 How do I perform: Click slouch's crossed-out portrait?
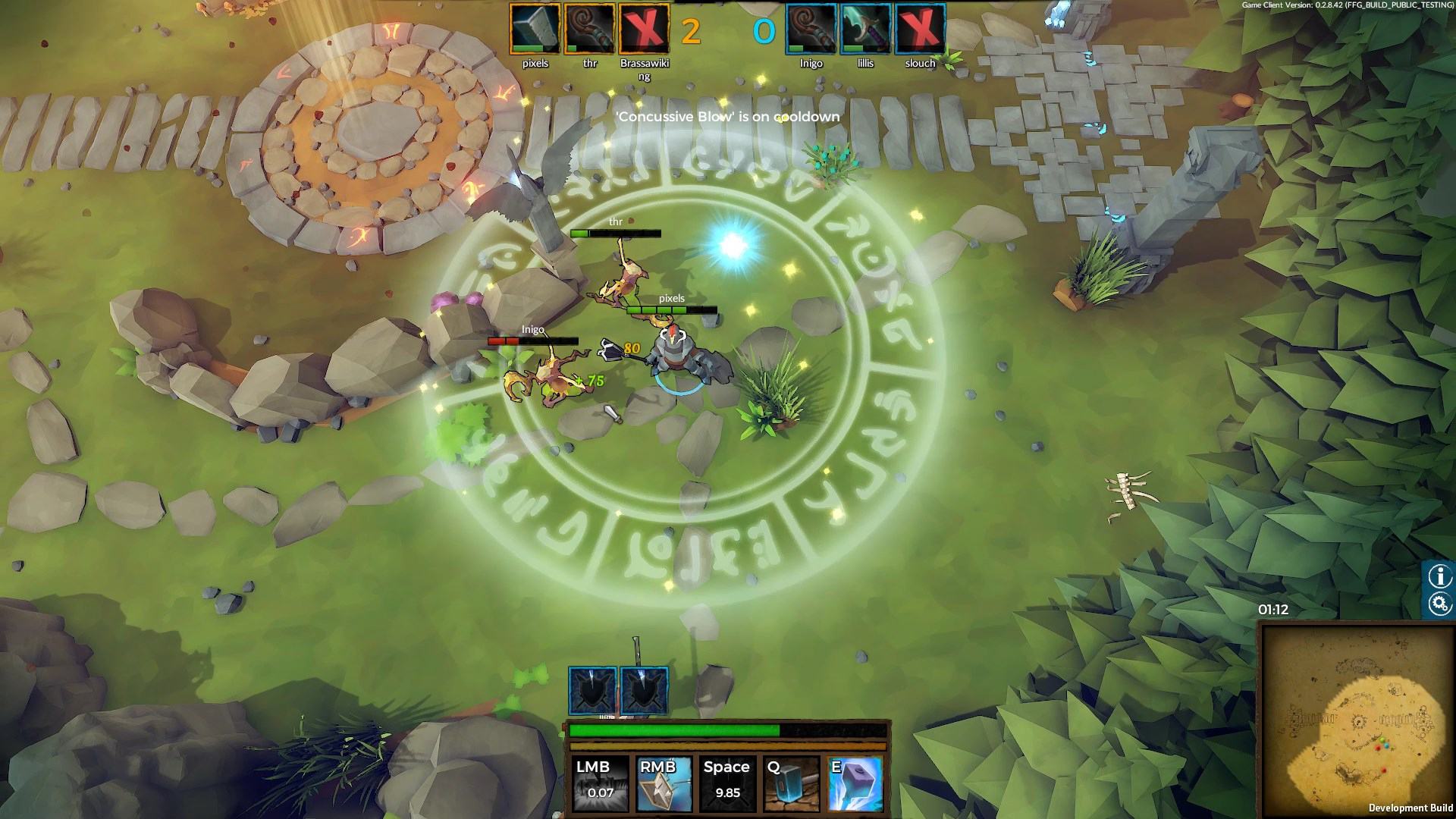point(920,29)
